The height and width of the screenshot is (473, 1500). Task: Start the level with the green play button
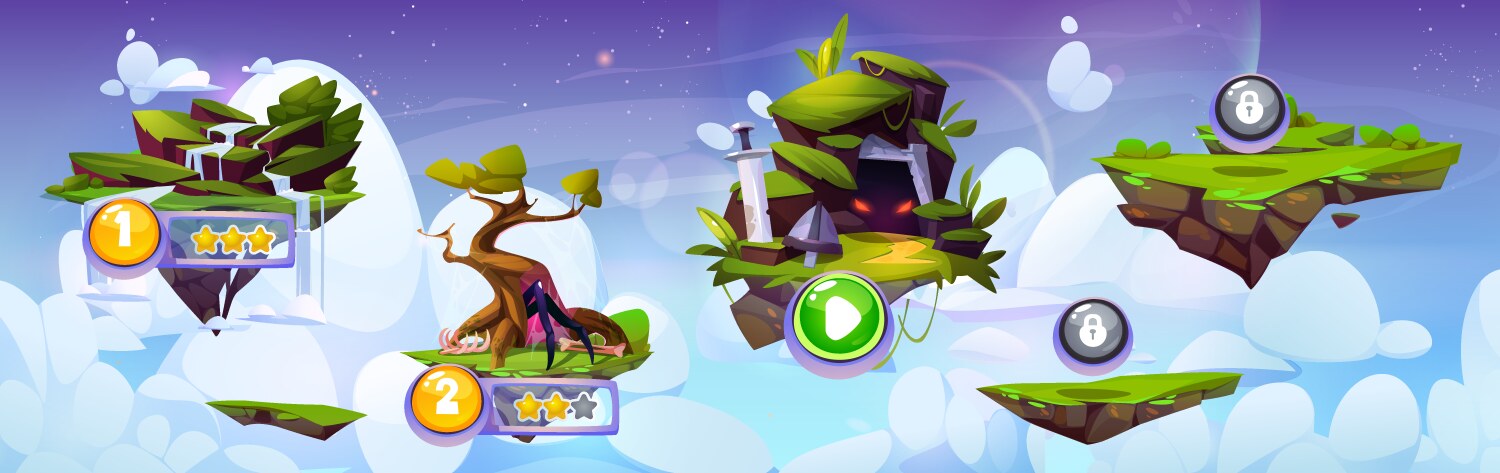(x=840, y=318)
